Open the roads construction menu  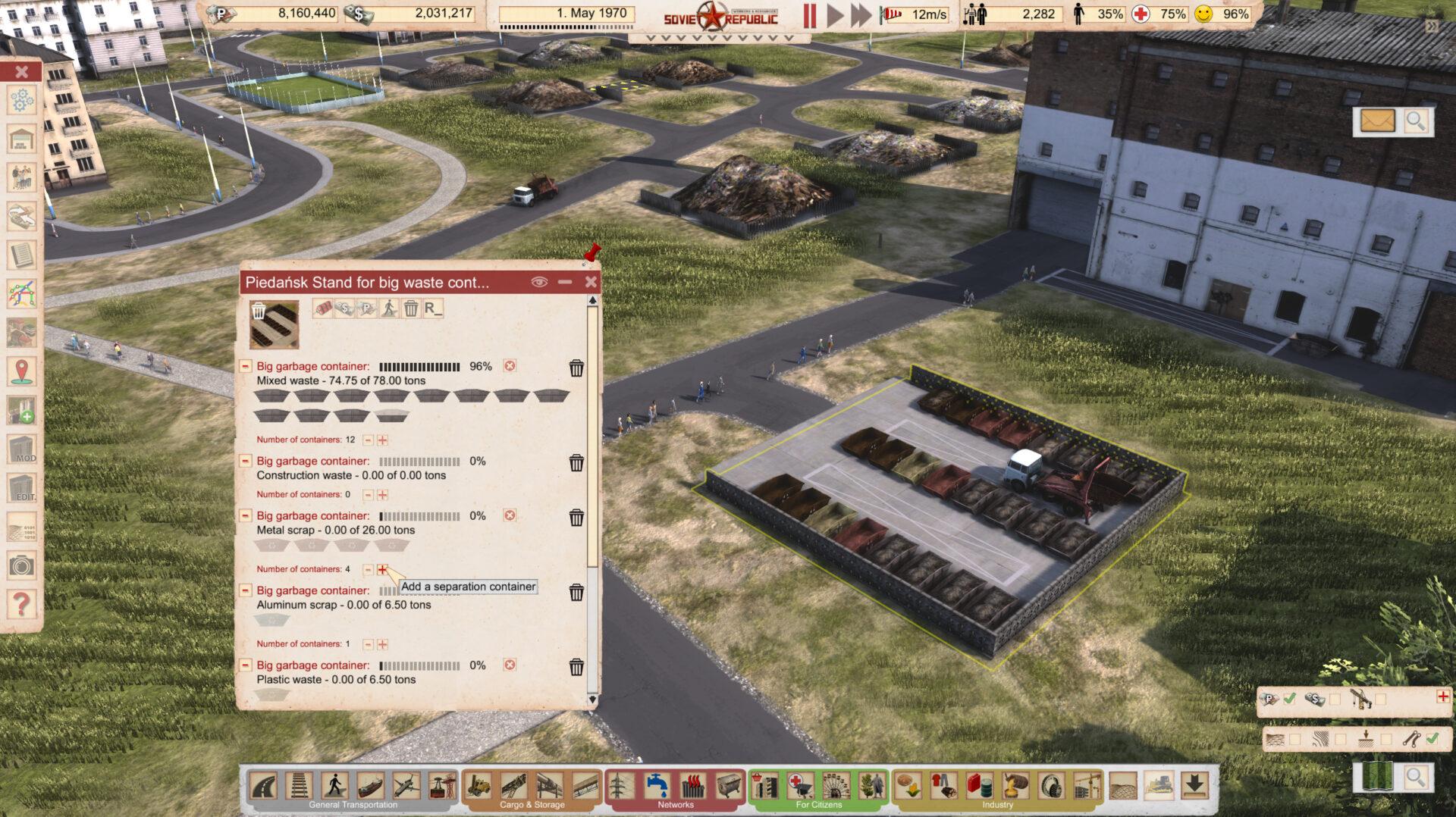263,785
